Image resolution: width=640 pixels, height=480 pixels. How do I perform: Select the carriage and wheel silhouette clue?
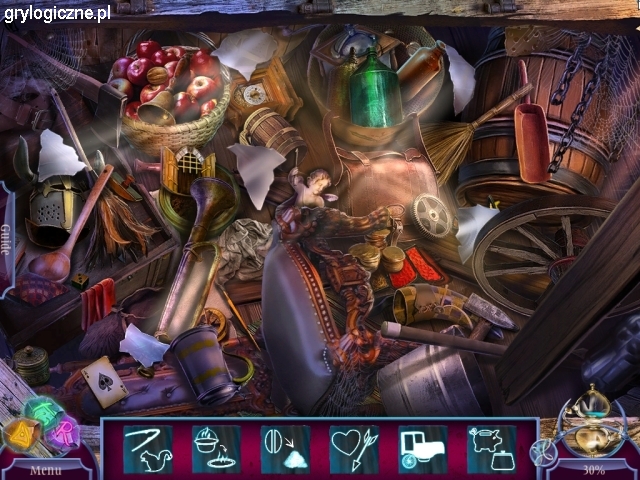pyautogui.click(x=422, y=448)
